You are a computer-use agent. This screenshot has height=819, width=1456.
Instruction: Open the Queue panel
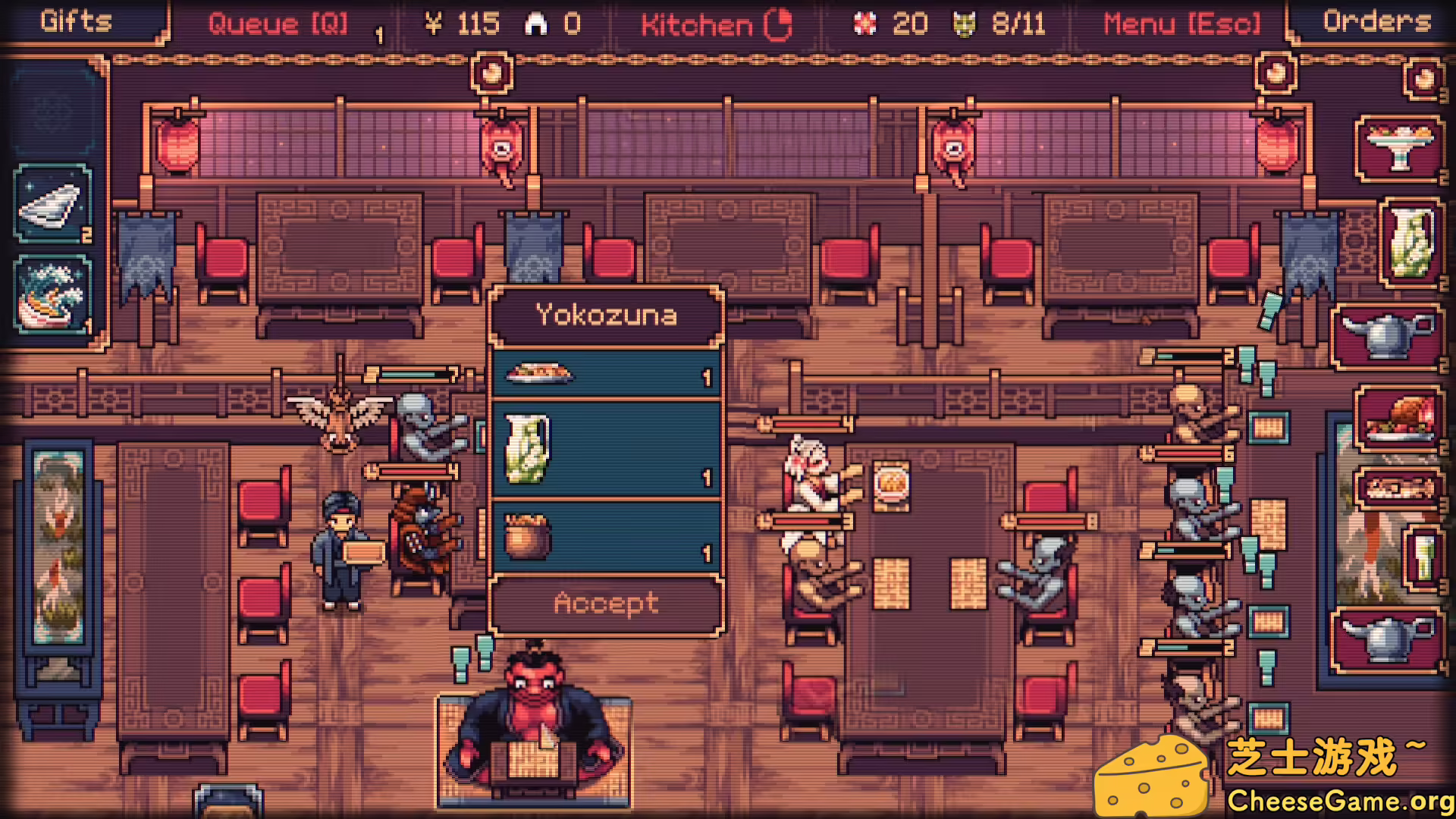coord(278,24)
